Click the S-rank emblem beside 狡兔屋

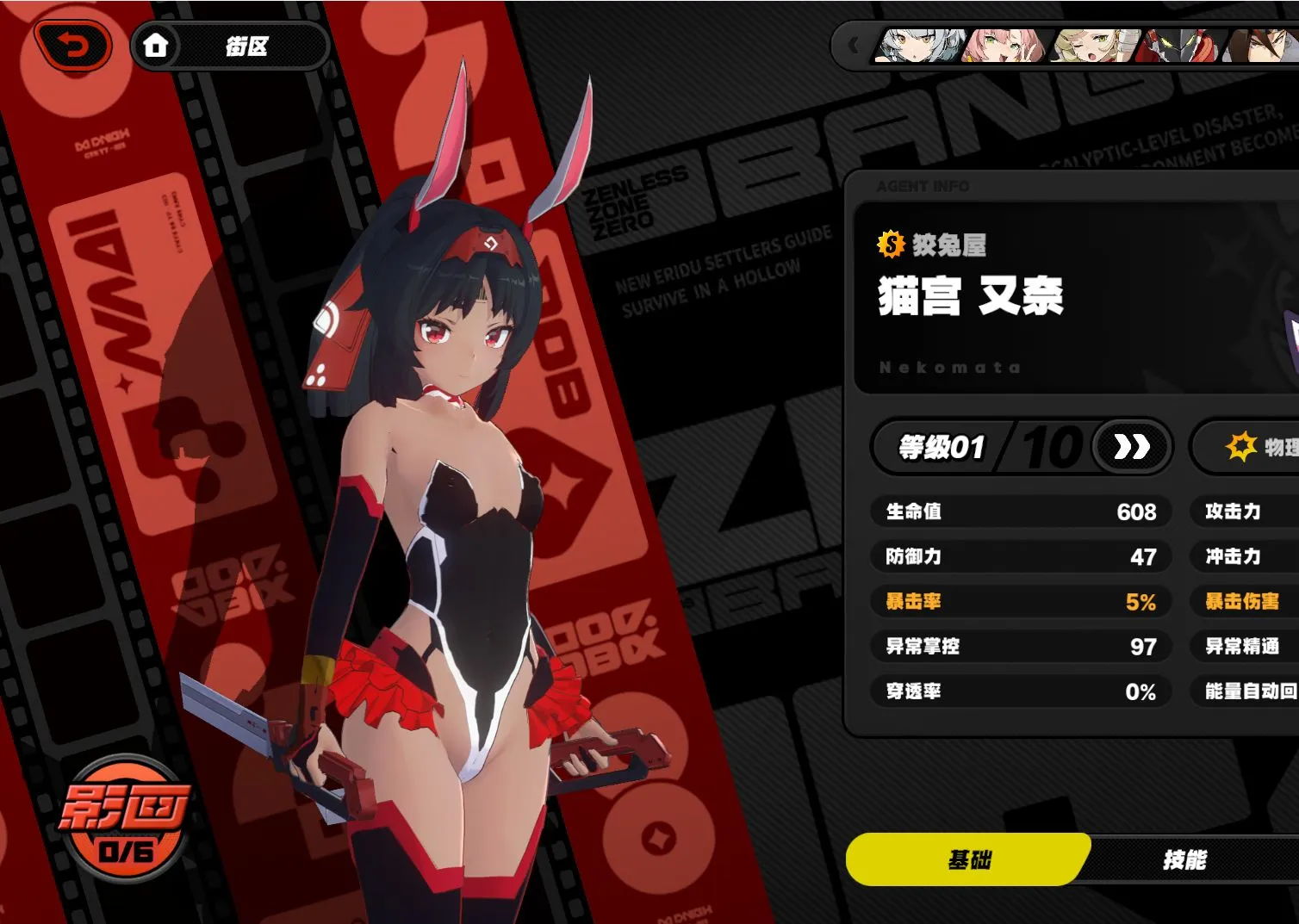(x=889, y=246)
